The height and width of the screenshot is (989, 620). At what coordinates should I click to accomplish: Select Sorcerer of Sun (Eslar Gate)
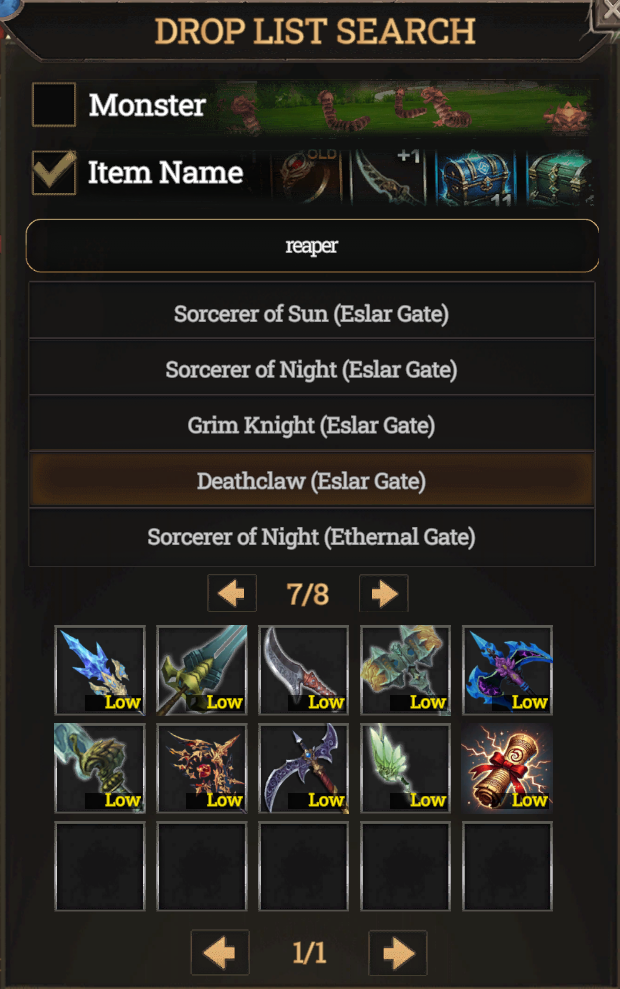coord(312,314)
